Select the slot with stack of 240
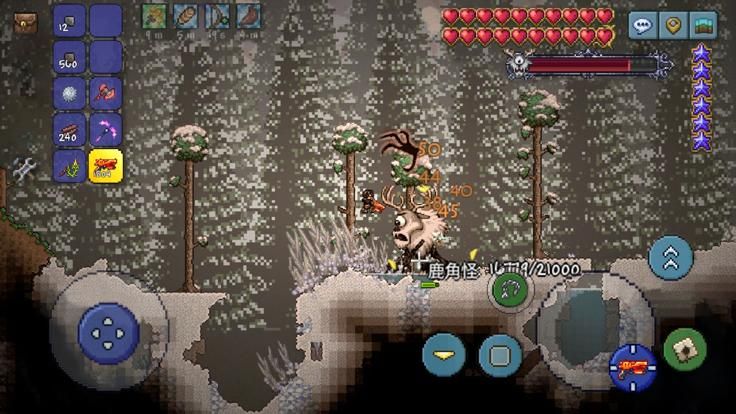736x414 pixels. pos(70,129)
